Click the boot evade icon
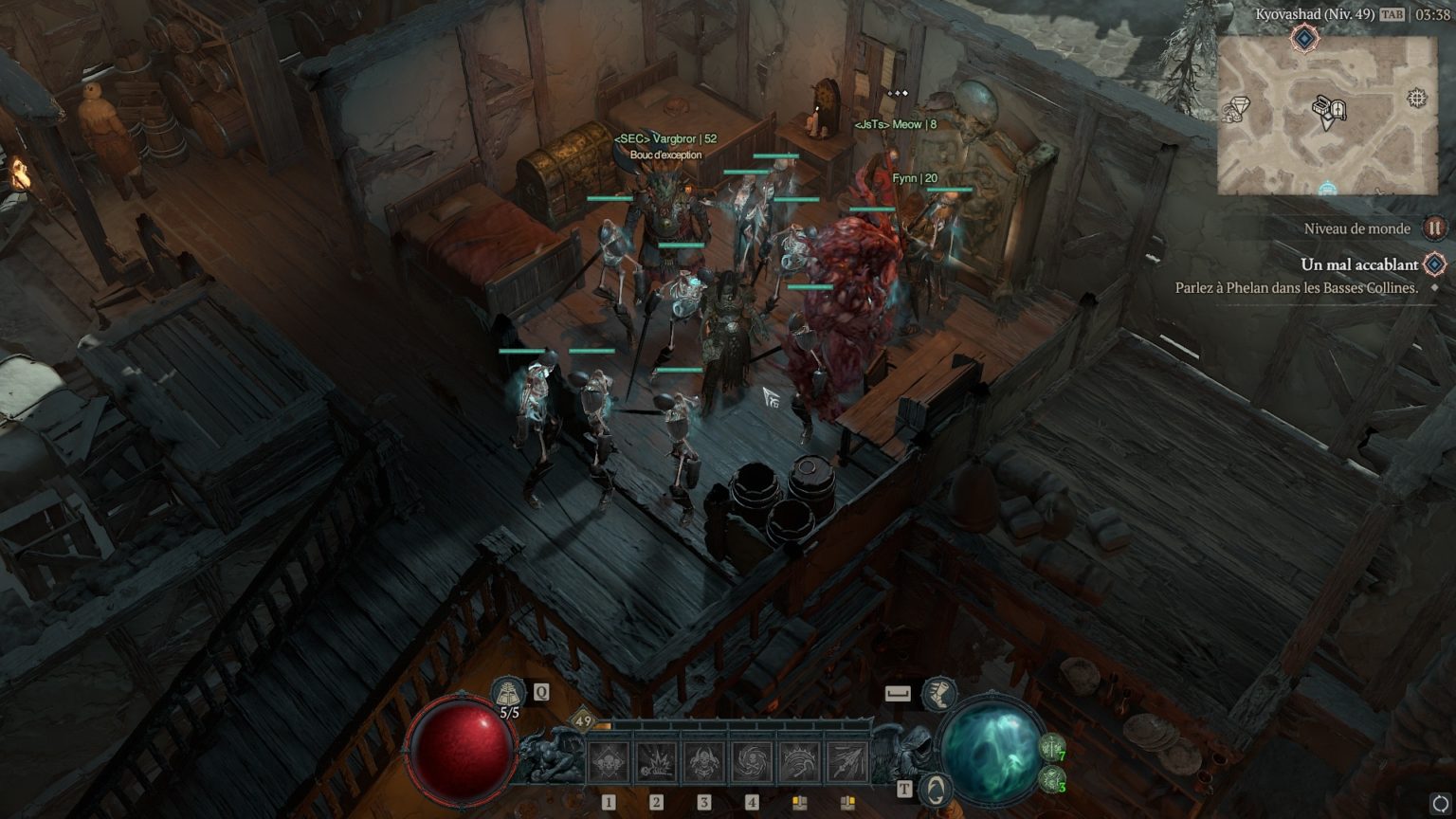Screen dimensions: 1456x819 click(938, 694)
